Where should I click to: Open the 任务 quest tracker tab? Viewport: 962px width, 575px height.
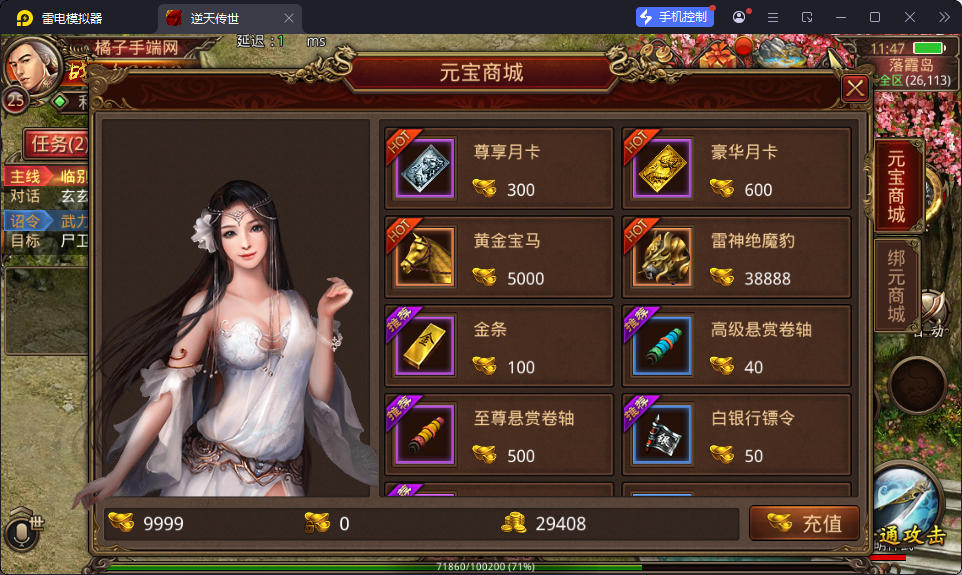pyautogui.click(x=57, y=143)
